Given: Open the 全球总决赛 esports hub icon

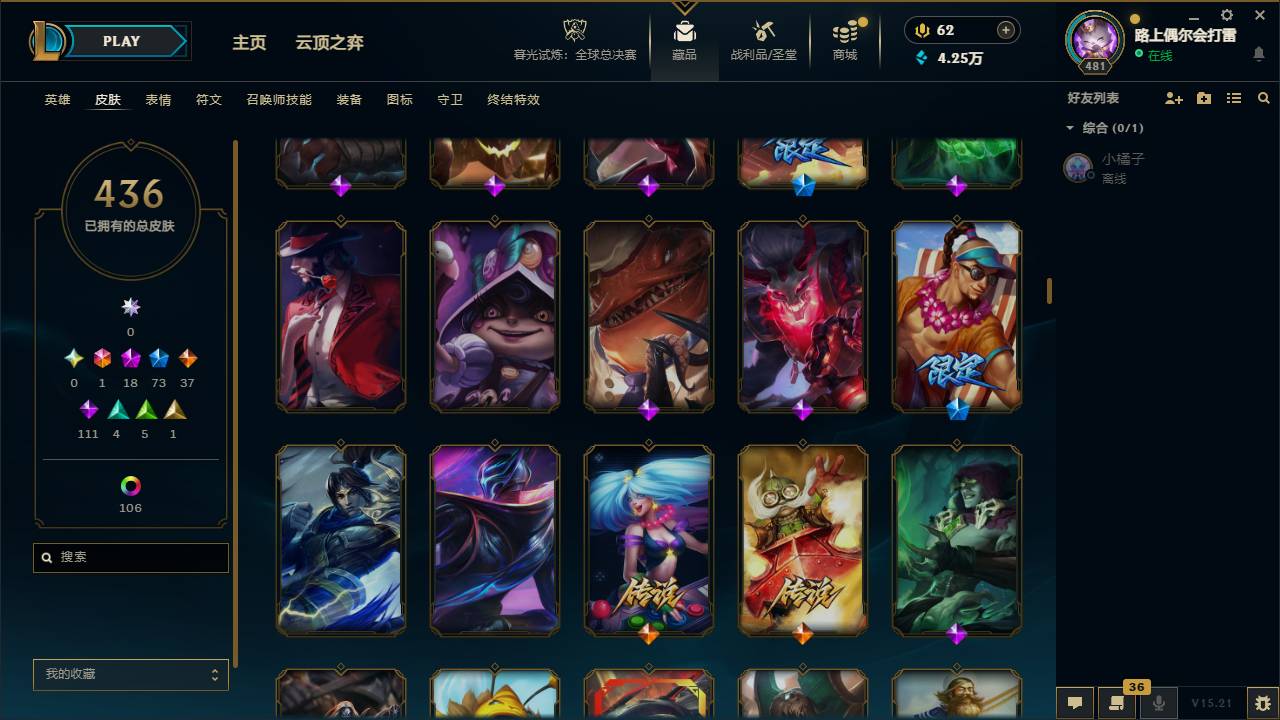Looking at the screenshot, I should [574, 30].
